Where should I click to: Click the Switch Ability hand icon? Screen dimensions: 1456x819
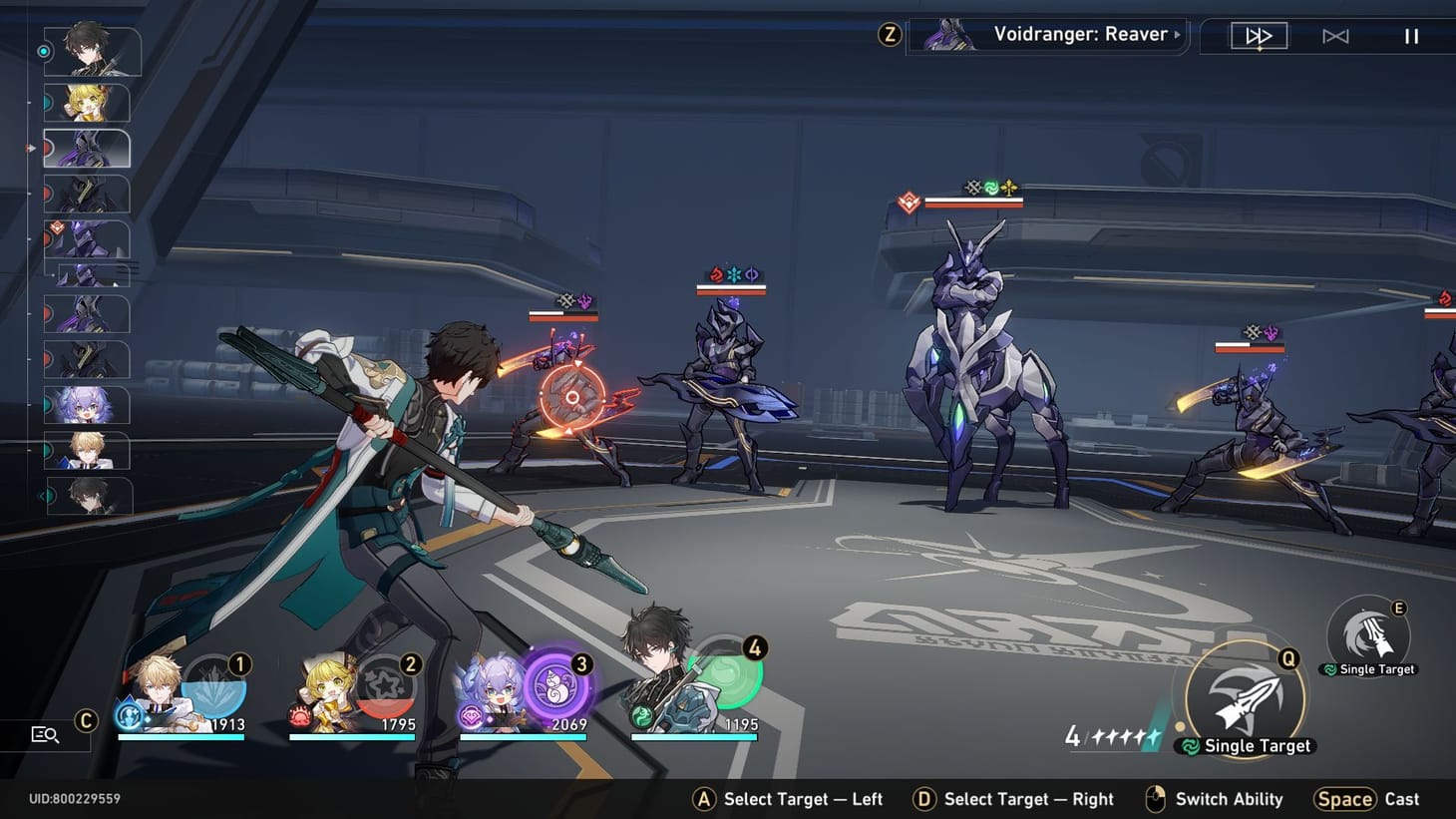click(1157, 798)
